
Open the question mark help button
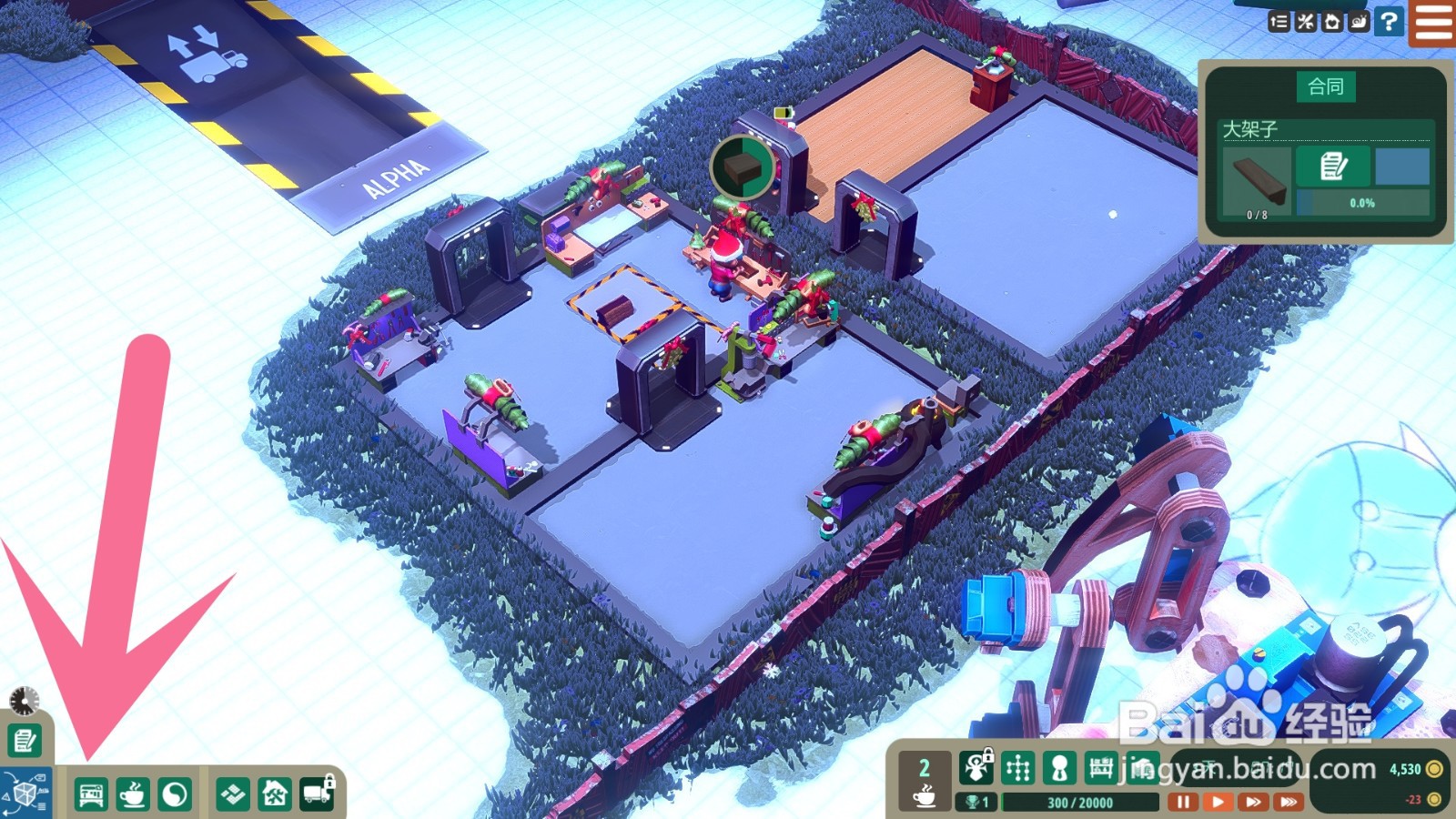click(x=1389, y=21)
